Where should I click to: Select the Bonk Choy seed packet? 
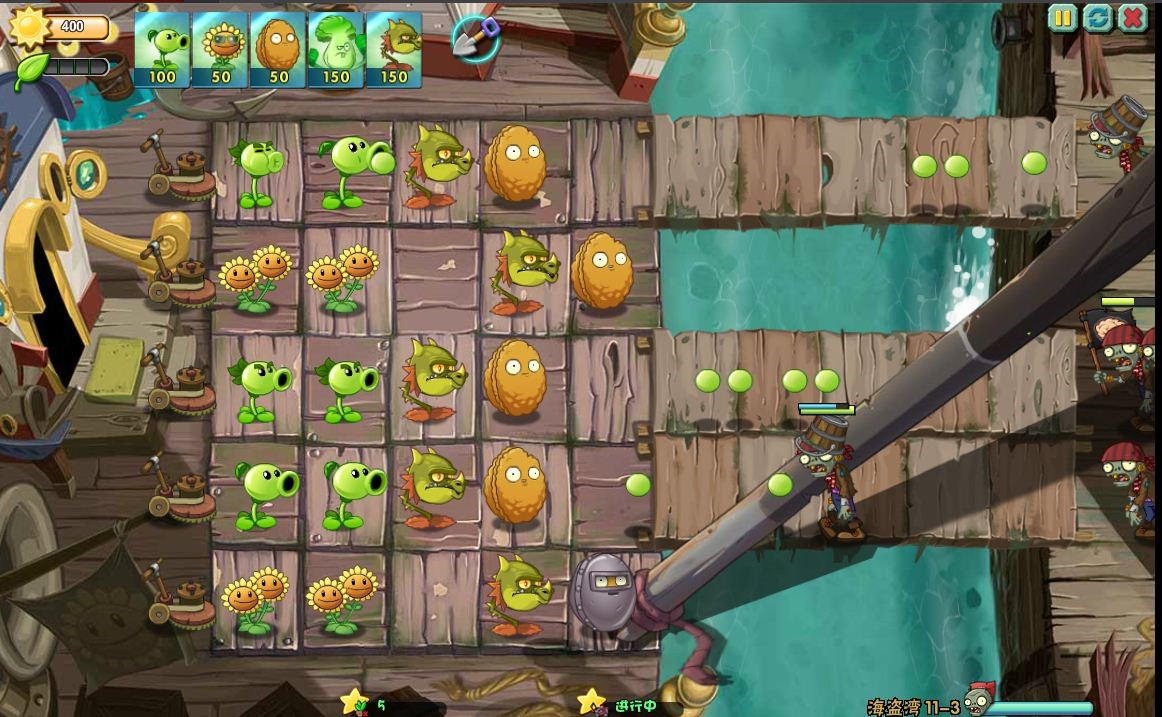(x=336, y=49)
